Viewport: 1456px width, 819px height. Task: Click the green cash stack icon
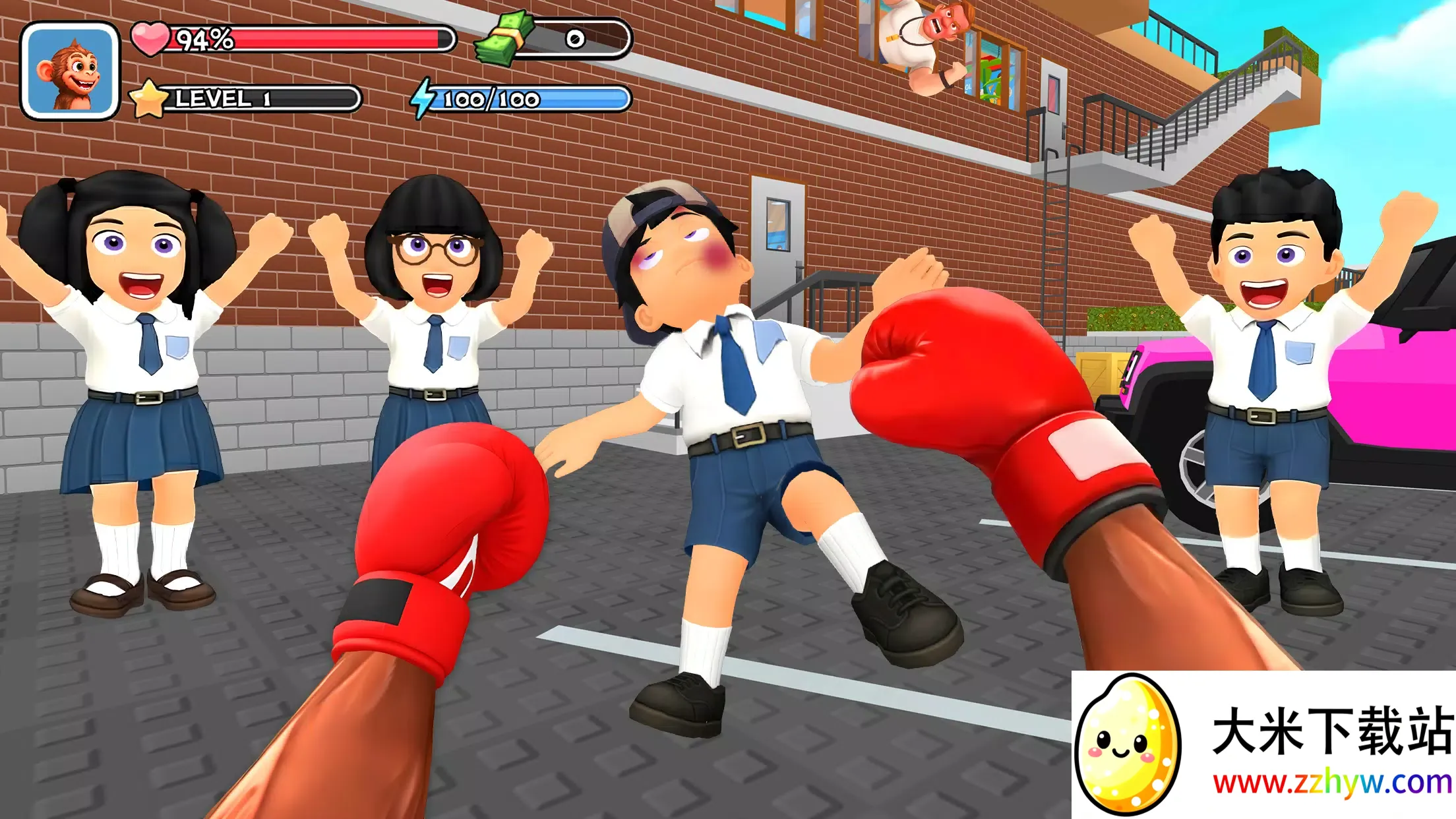506,38
